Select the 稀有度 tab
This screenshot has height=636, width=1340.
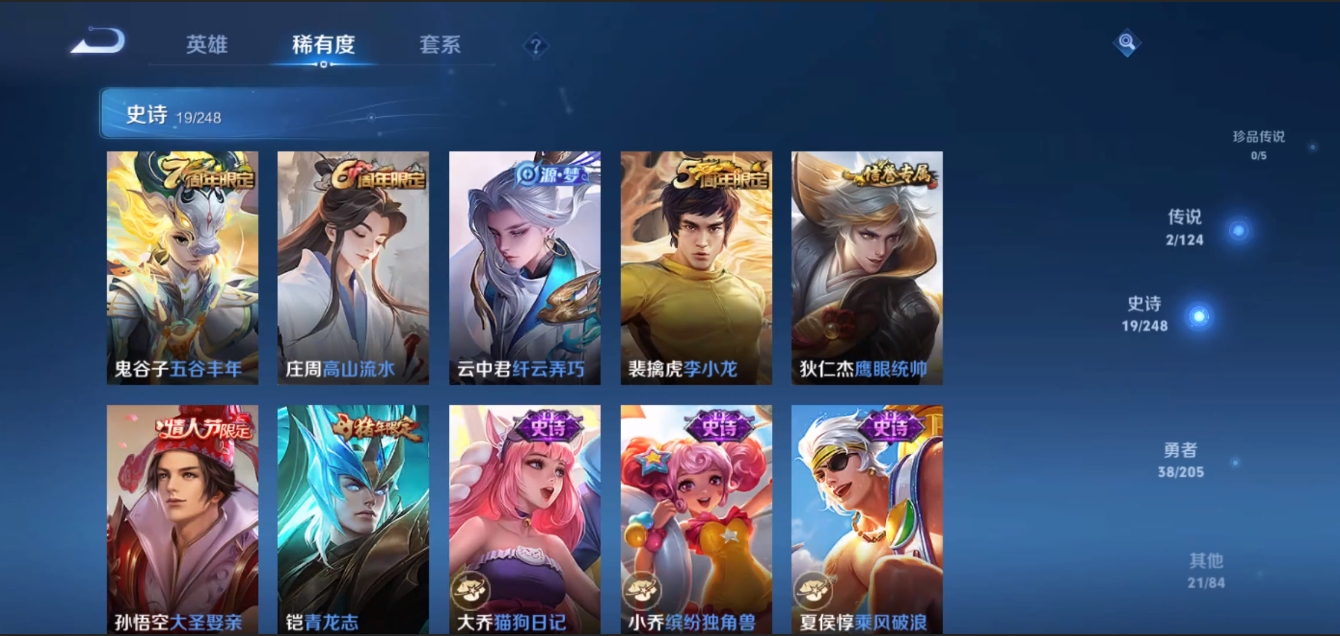click(x=323, y=45)
